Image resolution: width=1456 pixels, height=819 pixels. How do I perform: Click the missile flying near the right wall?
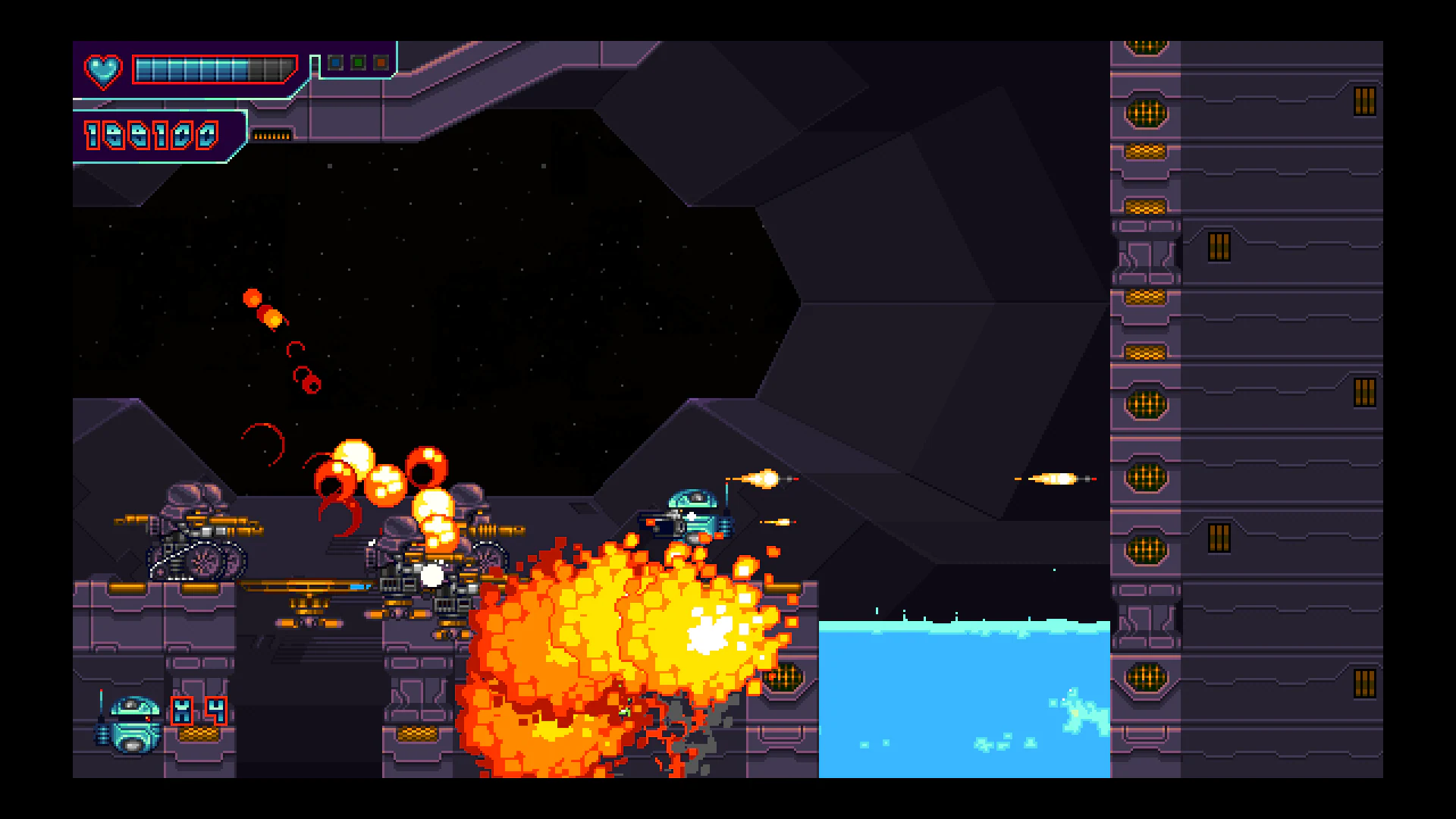click(x=1058, y=478)
